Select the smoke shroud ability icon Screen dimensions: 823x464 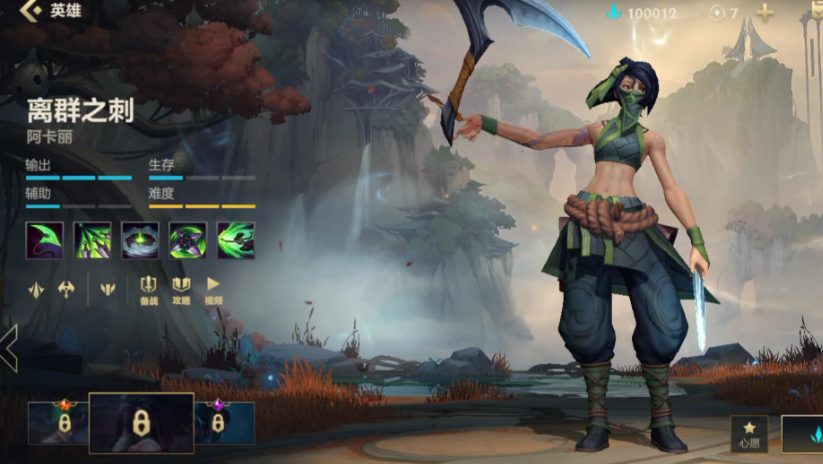[x=140, y=240]
